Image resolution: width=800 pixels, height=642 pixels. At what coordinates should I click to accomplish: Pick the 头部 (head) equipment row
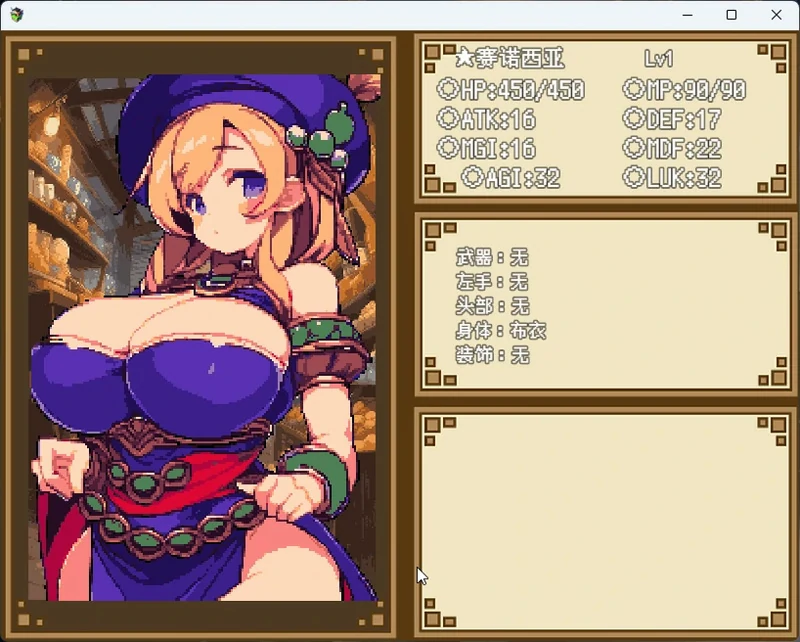[491, 306]
